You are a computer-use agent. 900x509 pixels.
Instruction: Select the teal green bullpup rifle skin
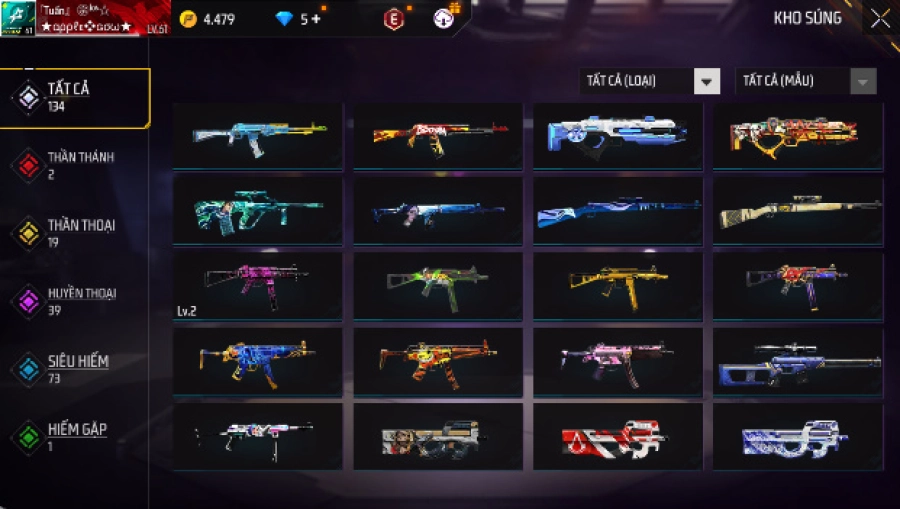(257, 211)
